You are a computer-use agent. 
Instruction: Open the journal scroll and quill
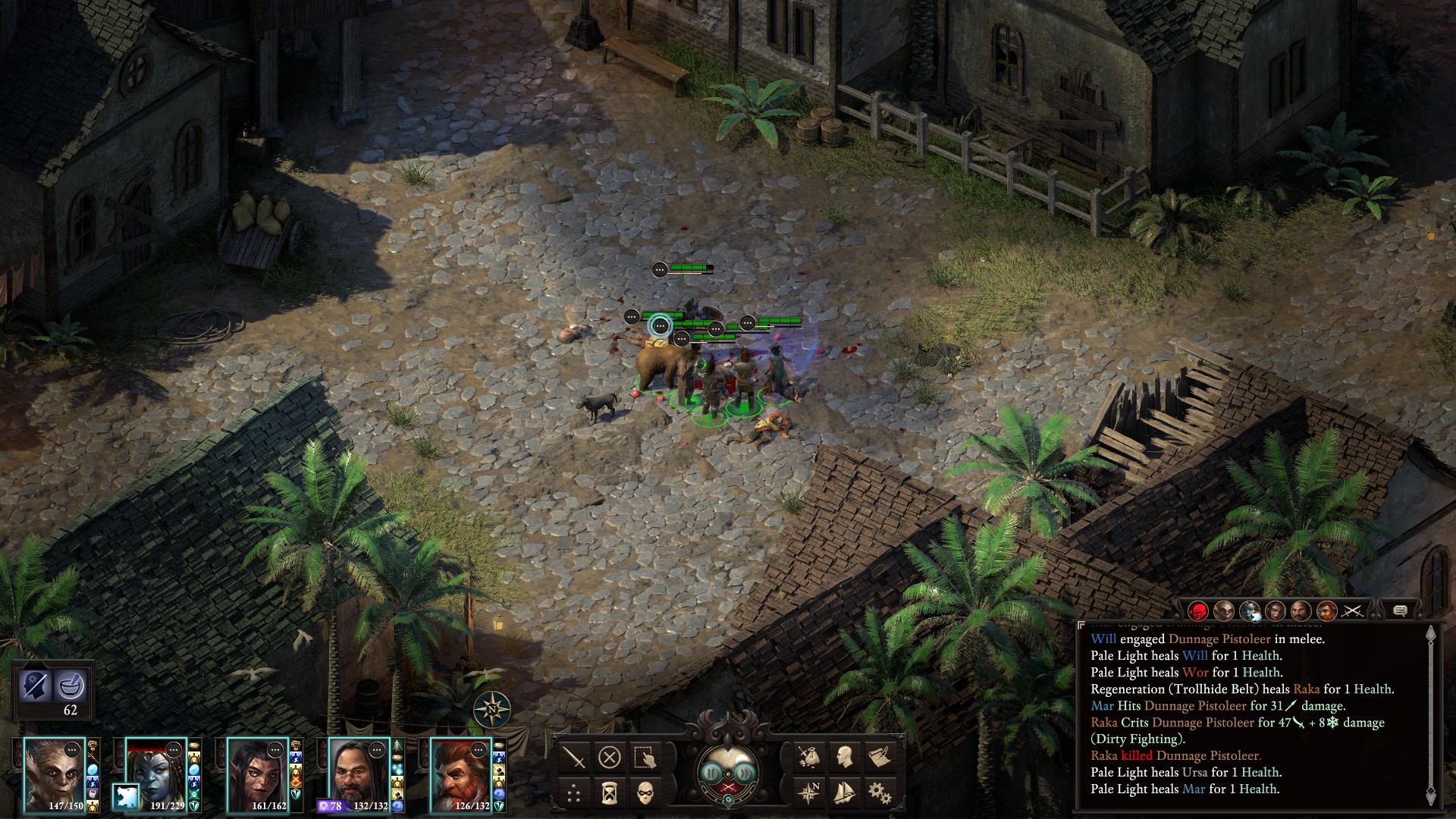[x=879, y=757]
